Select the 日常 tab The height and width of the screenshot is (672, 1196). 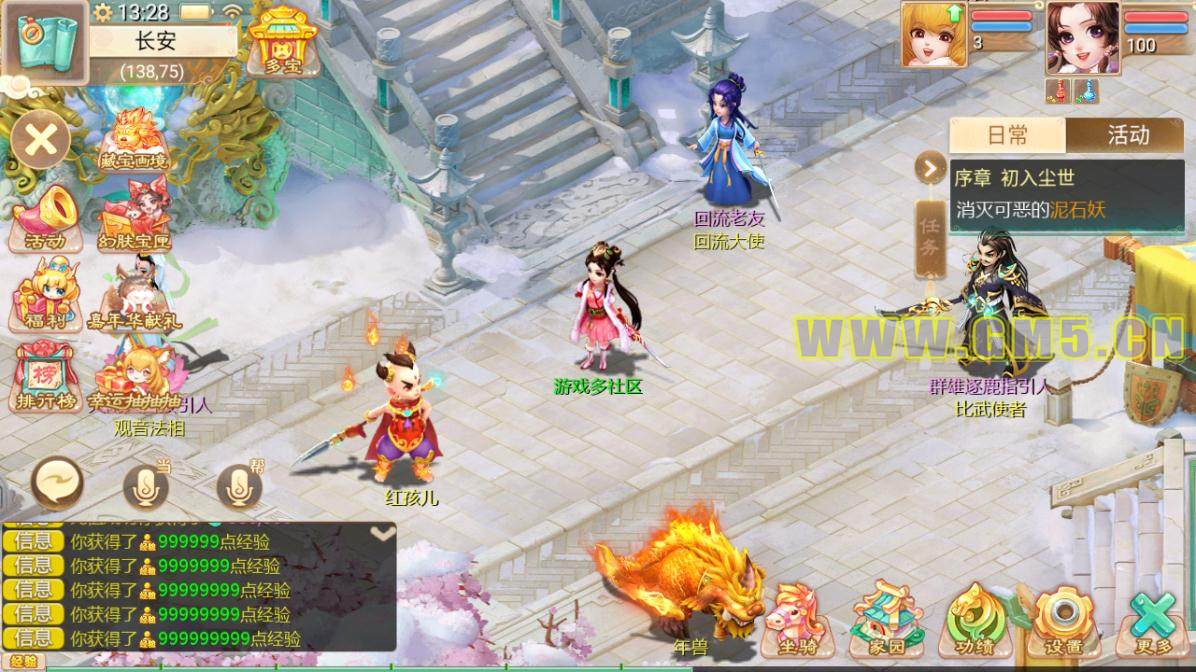coord(1007,135)
